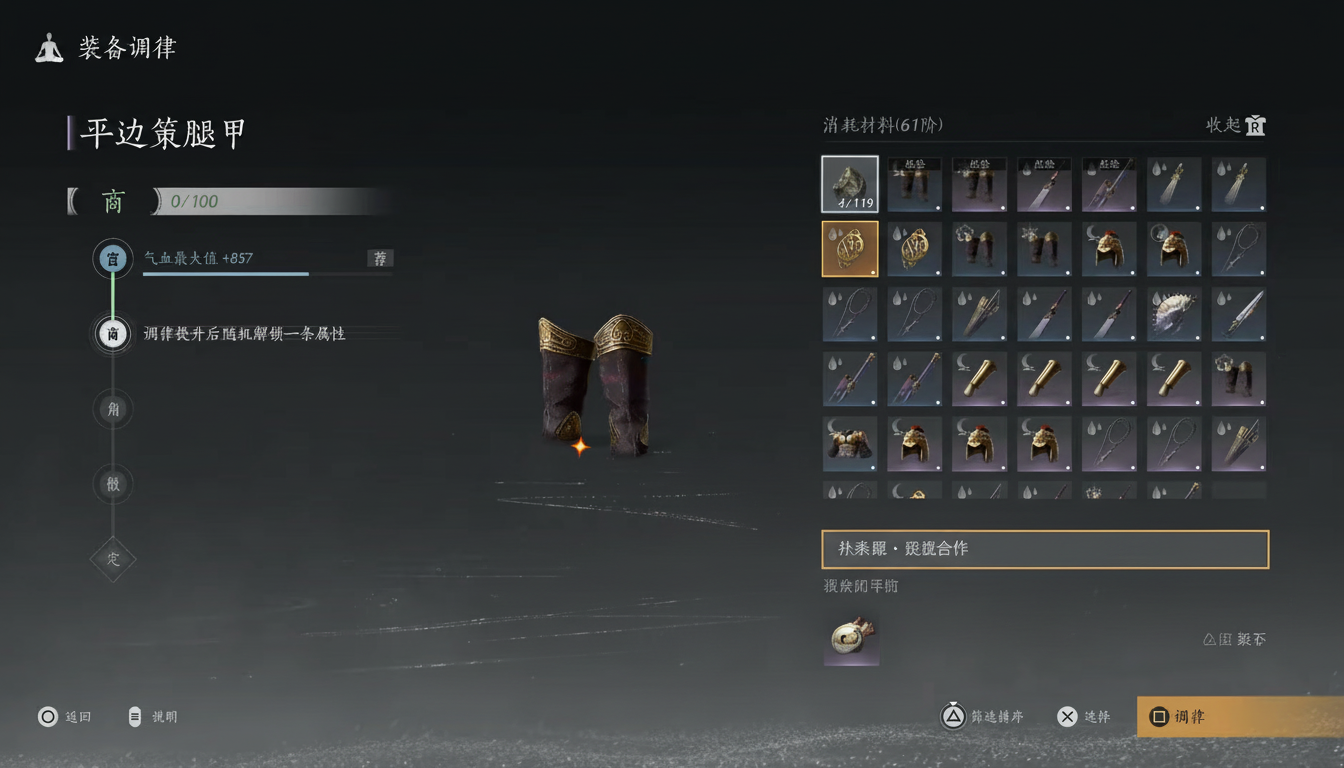Select the active 商 node on the track
Viewport: 1344px width, 768px height.
[x=112, y=334]
